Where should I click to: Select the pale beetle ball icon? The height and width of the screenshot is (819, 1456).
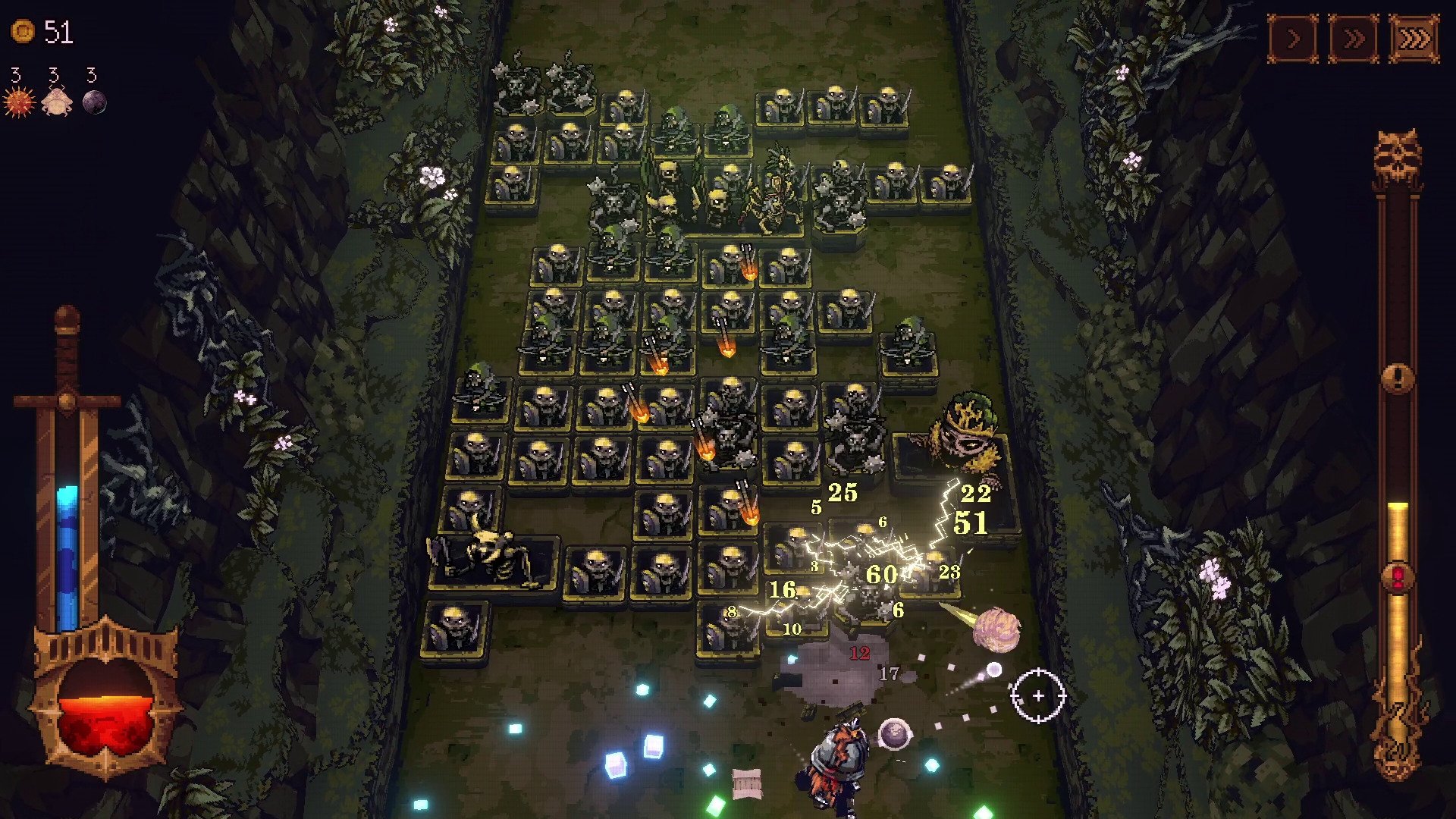56,102
